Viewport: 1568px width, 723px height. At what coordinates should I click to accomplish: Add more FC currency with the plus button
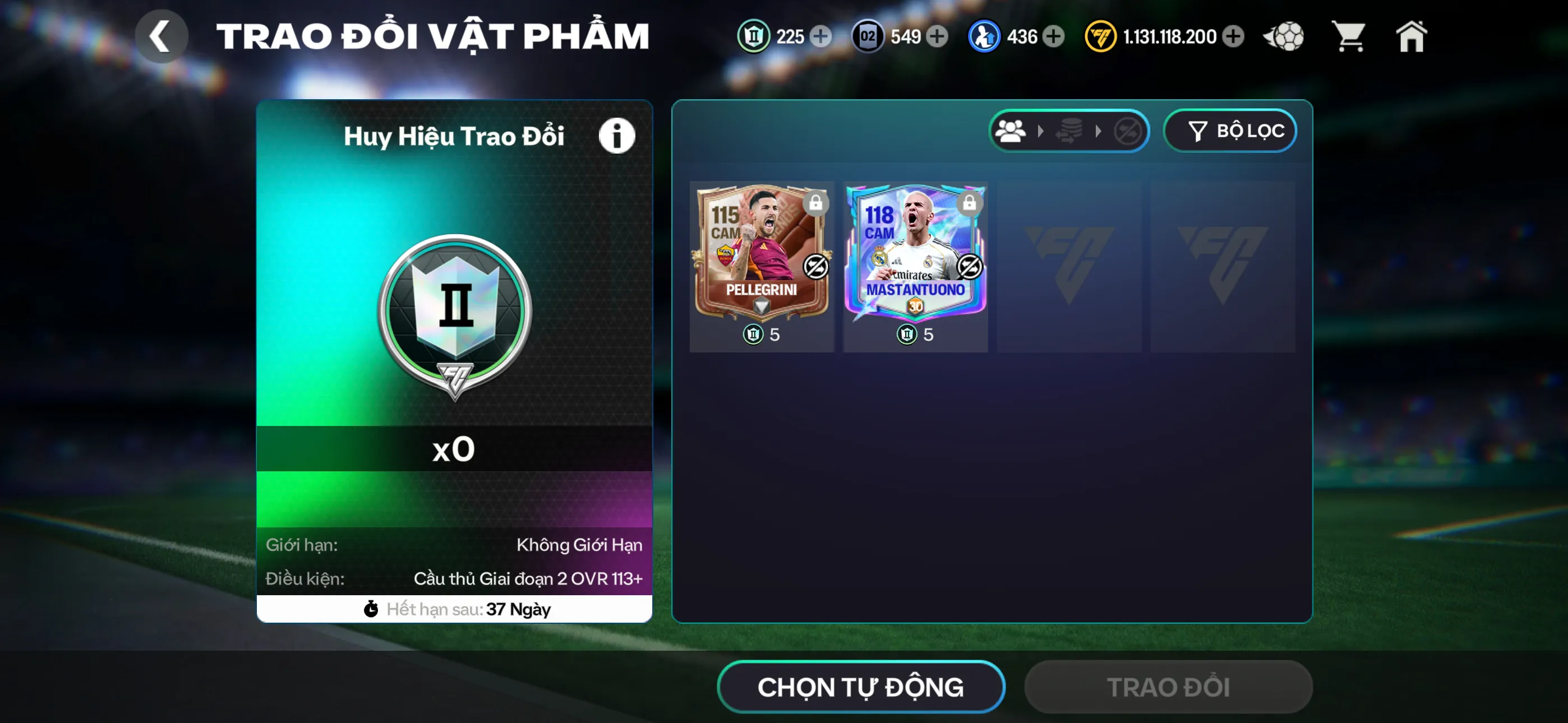tap(1234, 36)
